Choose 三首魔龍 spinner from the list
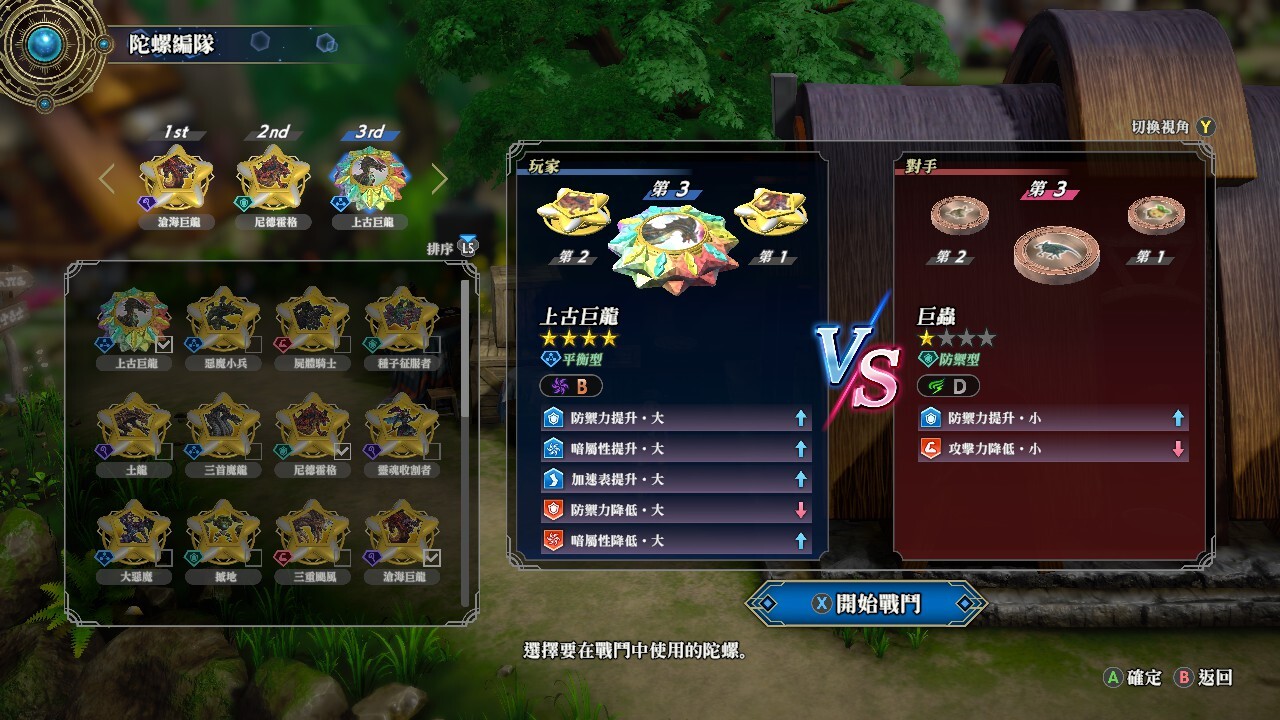1280x720 pixels. (223, 432)
